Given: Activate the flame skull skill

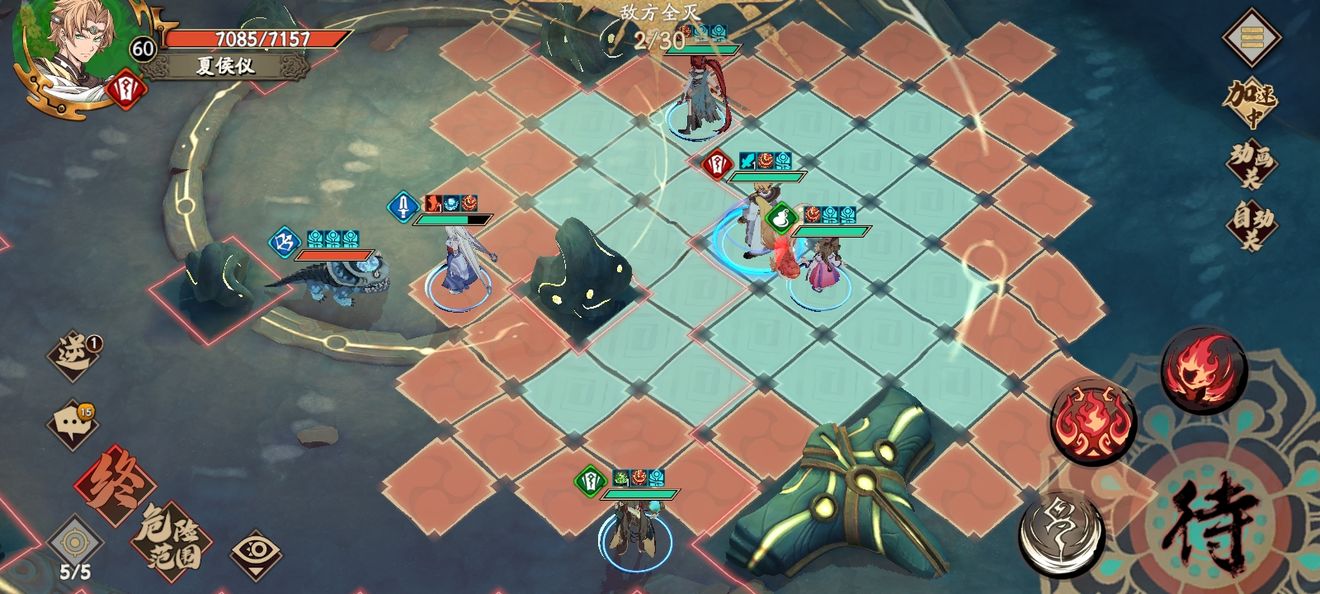Looking at the screenshot, I should (x=1204, y=370).
